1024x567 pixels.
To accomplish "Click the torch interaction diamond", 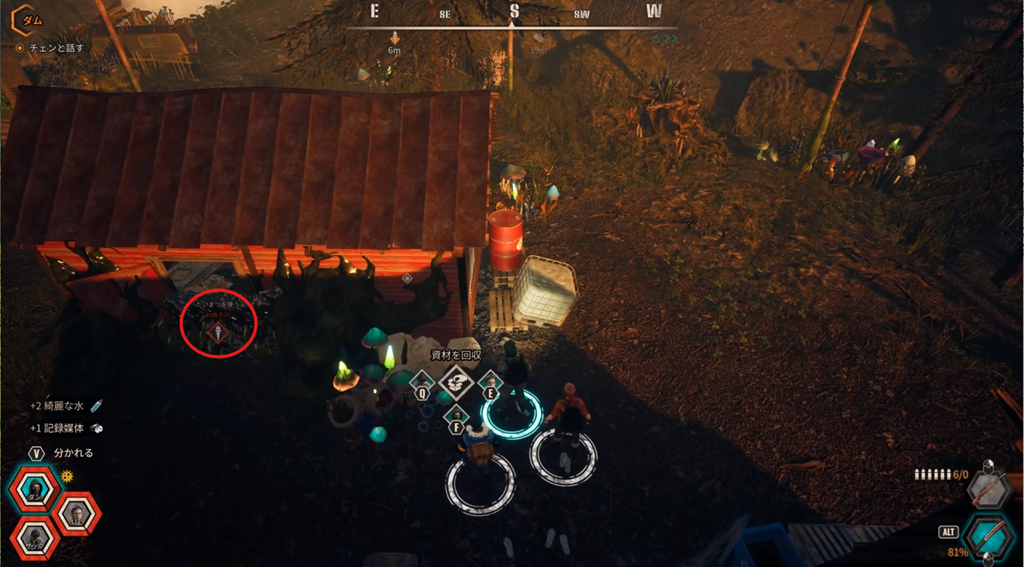I will click(218, 332).
